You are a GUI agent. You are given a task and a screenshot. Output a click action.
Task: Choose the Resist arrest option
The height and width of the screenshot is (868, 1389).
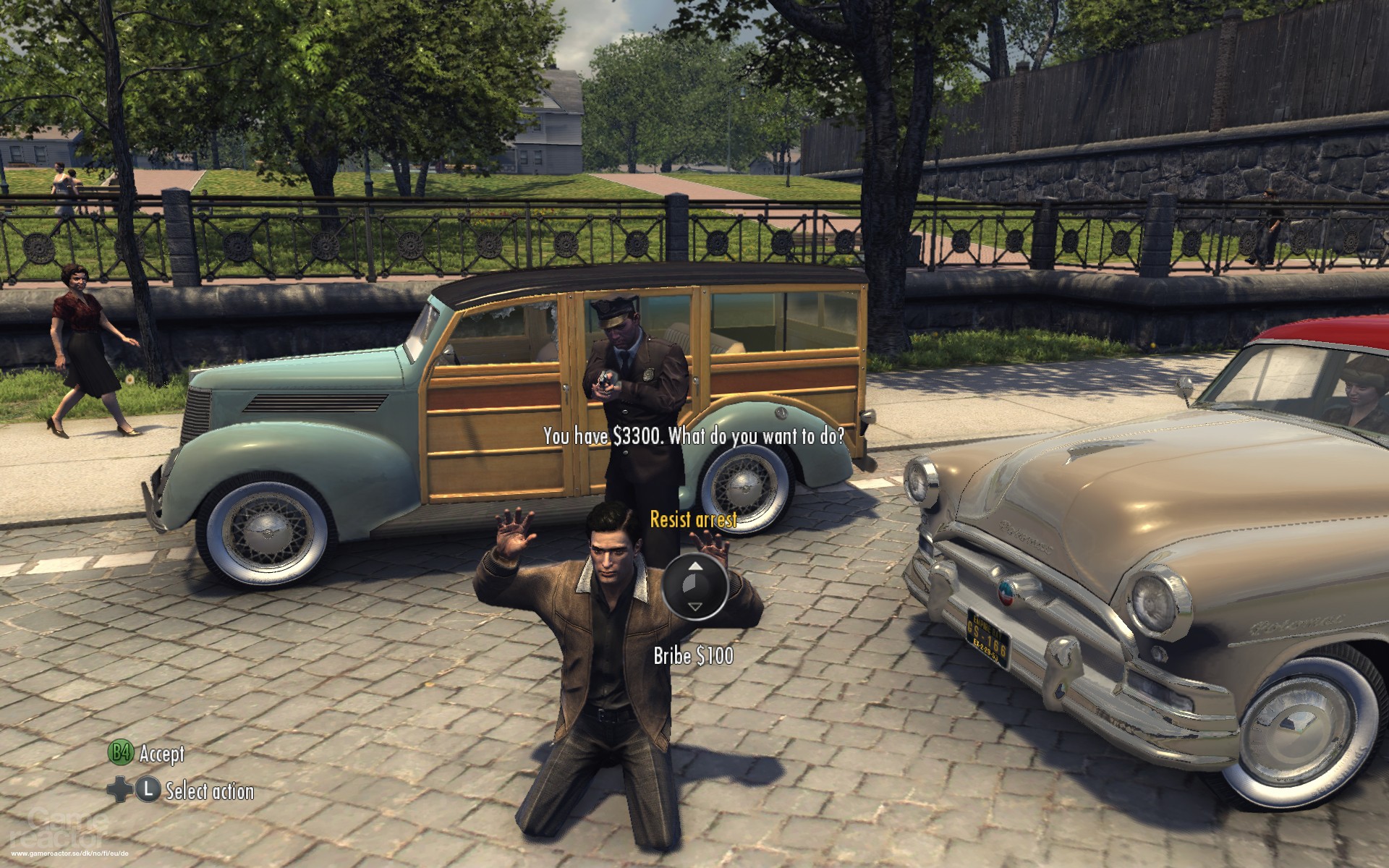[x=693, y=519]
